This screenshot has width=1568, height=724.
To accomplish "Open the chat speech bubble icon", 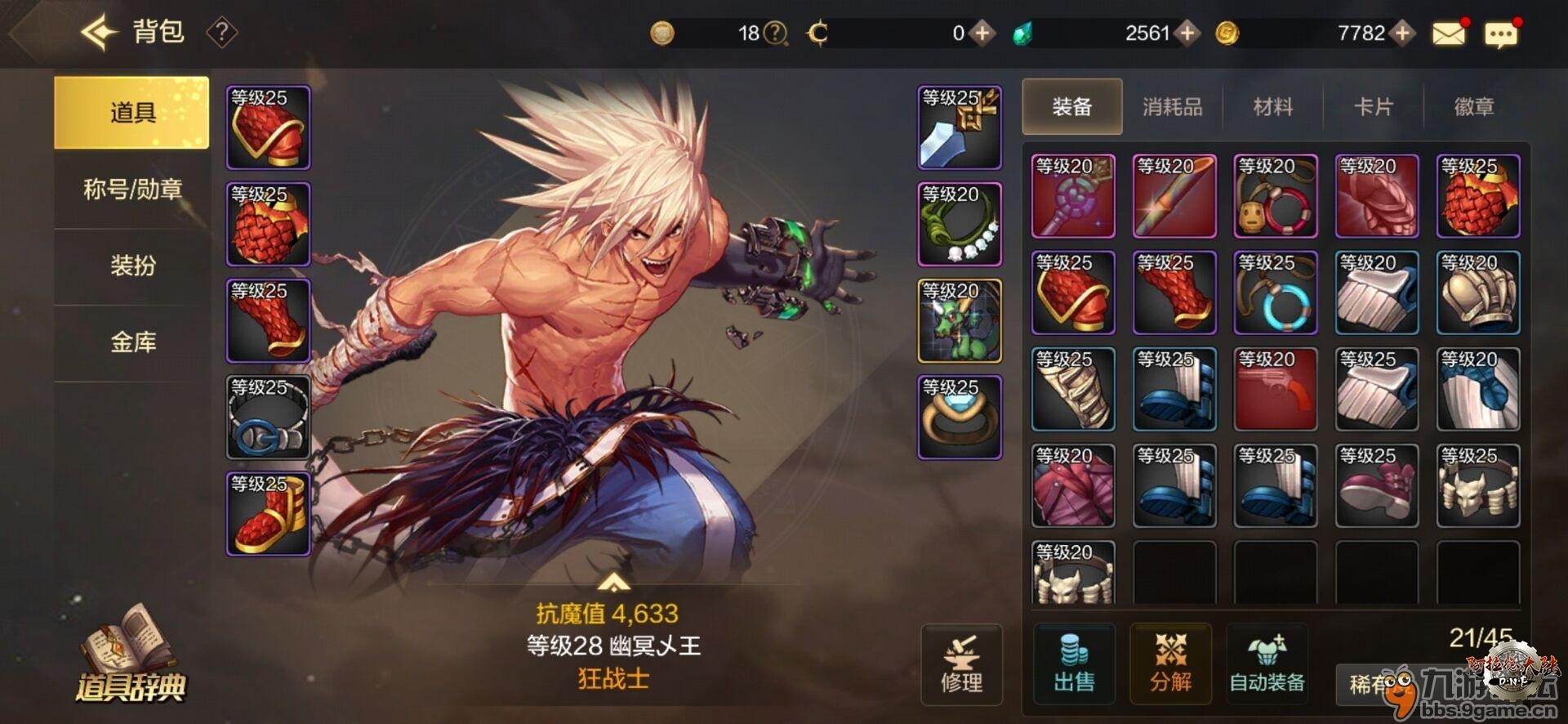I will pyautogui.click(x=1501, y=34).
